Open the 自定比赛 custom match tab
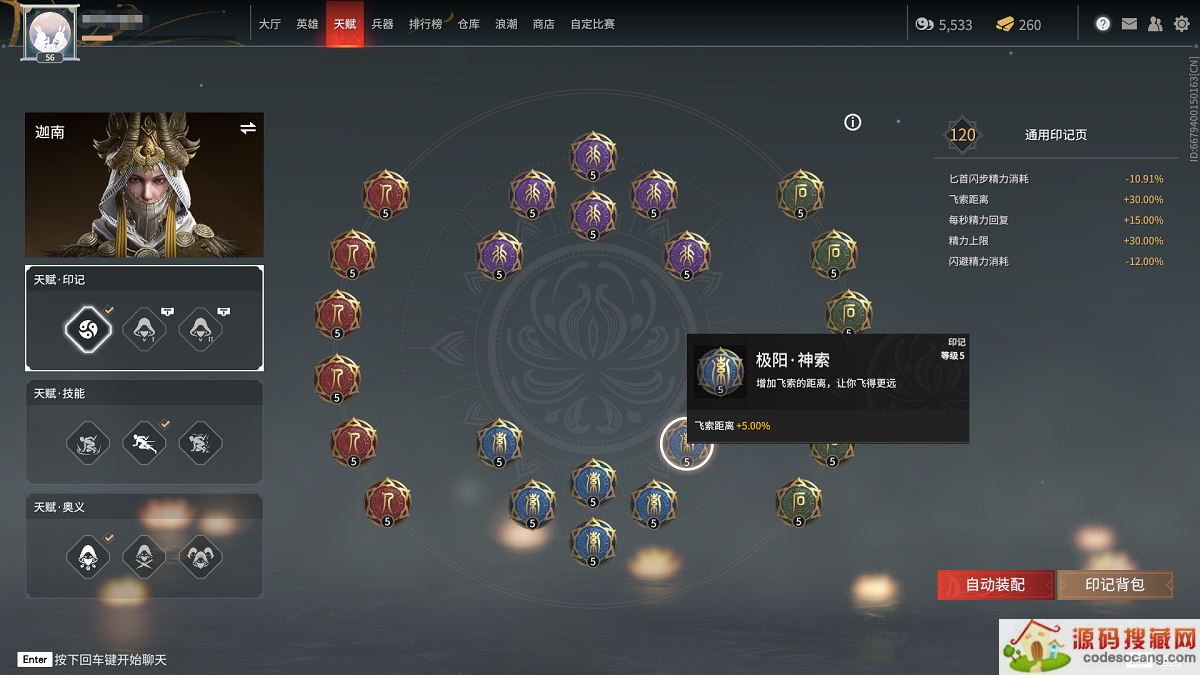The image size is (1200, 675). (592, 24)
